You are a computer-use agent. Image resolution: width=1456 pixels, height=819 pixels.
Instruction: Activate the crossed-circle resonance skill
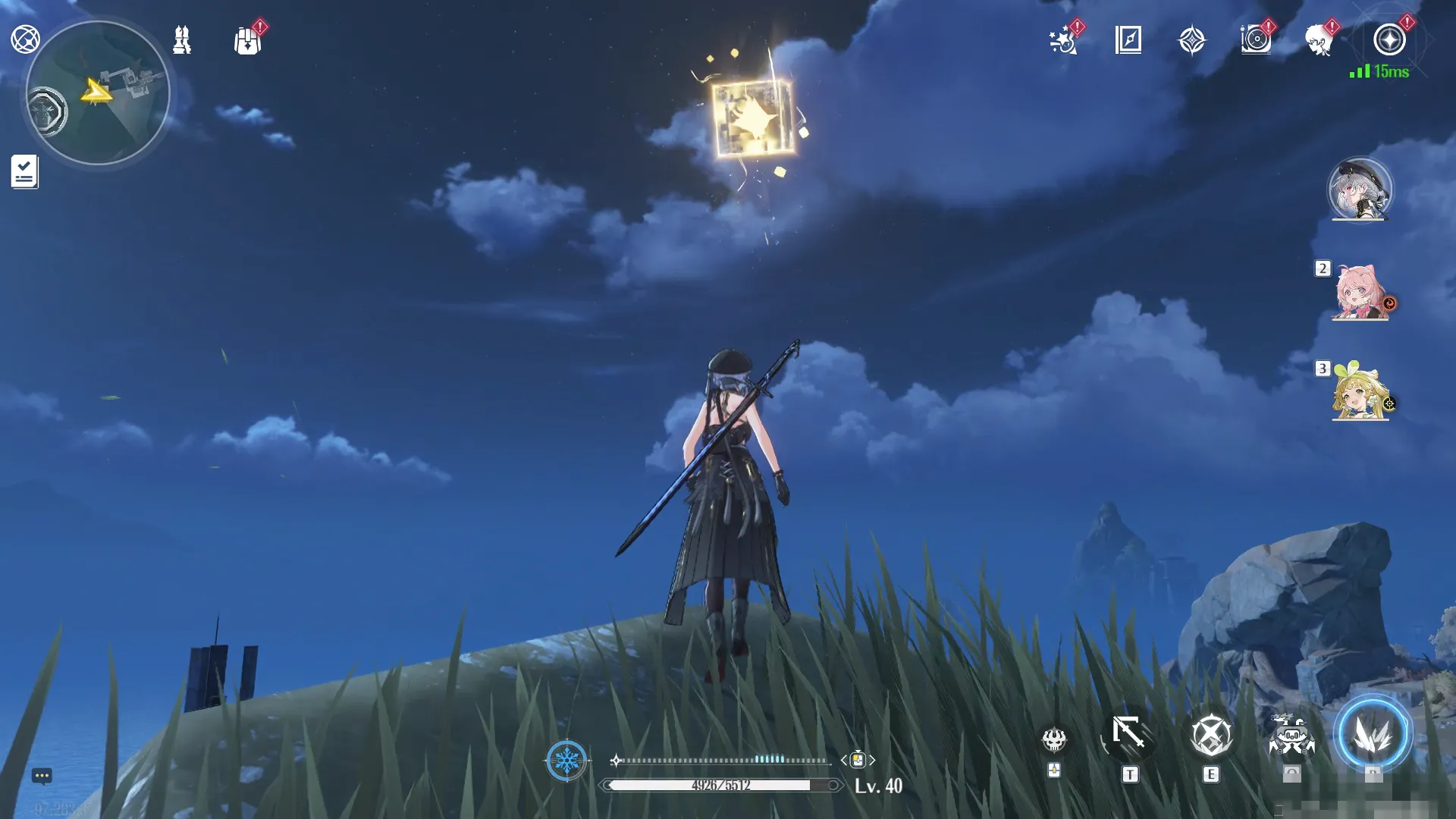pos(1211,735)
